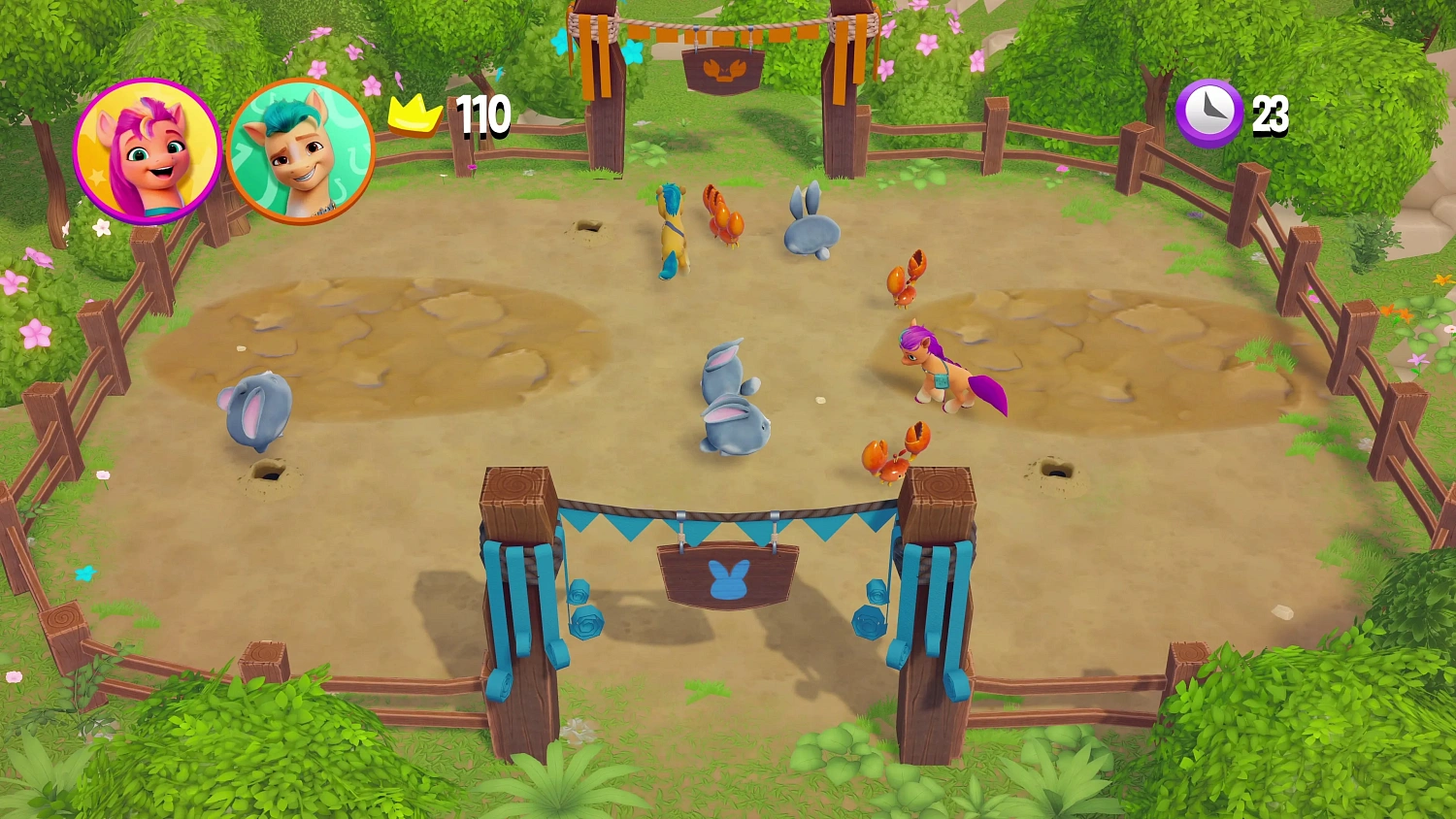This screenshot has height=819, width=1456.
Task: Click the purple clock timer icon
Action: click(x=1208, y=114)
